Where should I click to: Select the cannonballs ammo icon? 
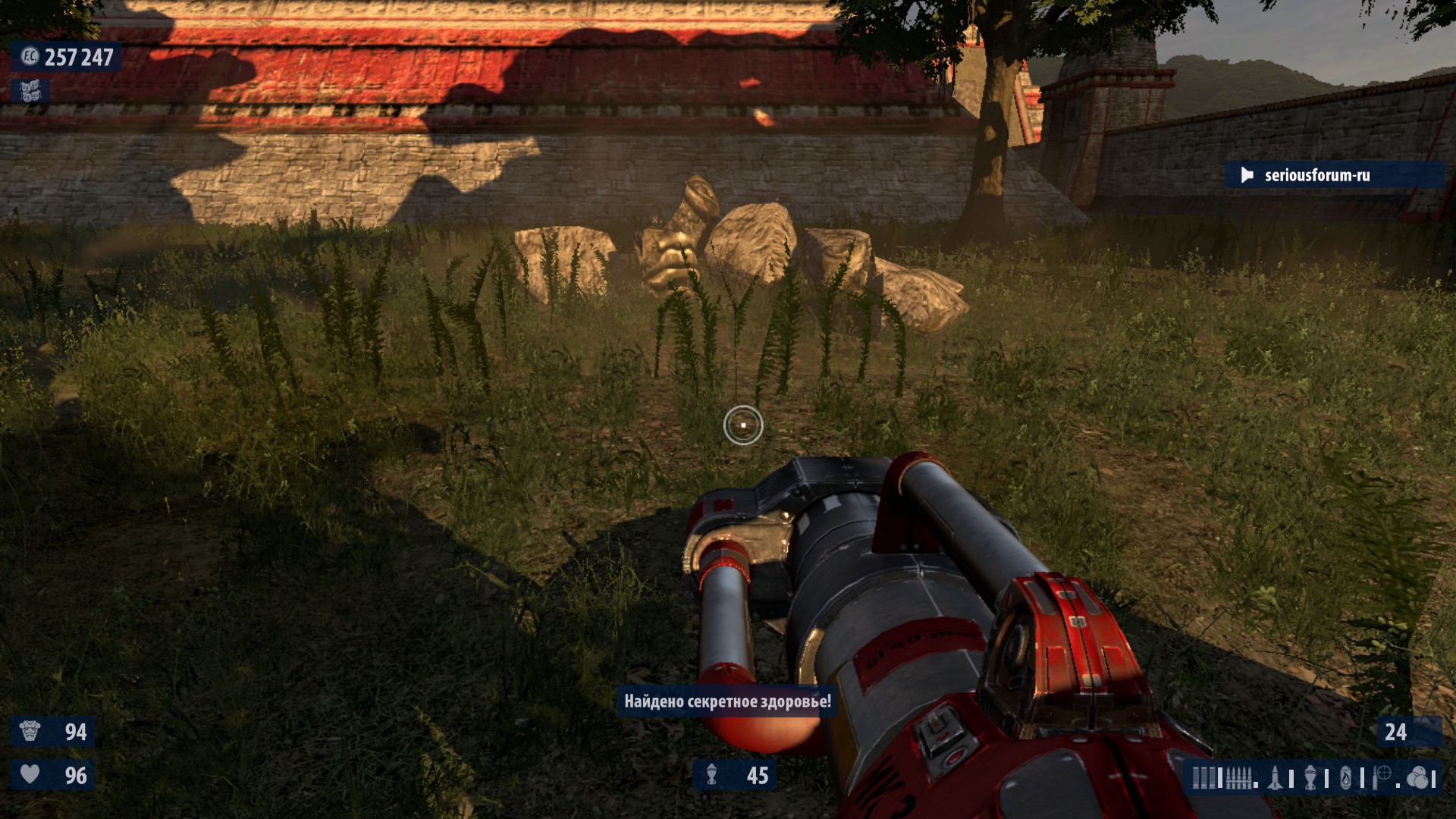click(1417, 778)
